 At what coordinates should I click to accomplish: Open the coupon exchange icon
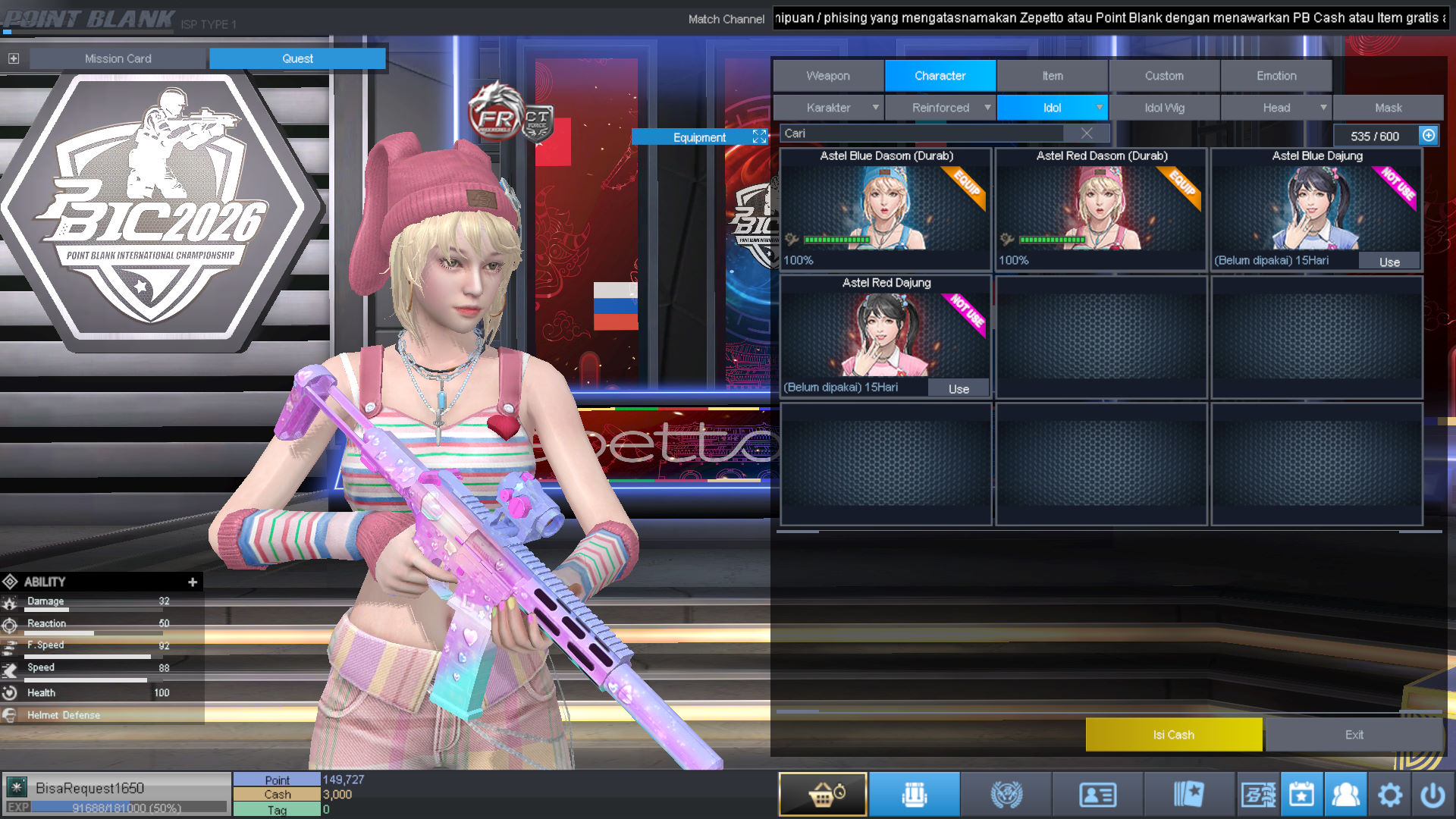click(x=1258, y=793)
